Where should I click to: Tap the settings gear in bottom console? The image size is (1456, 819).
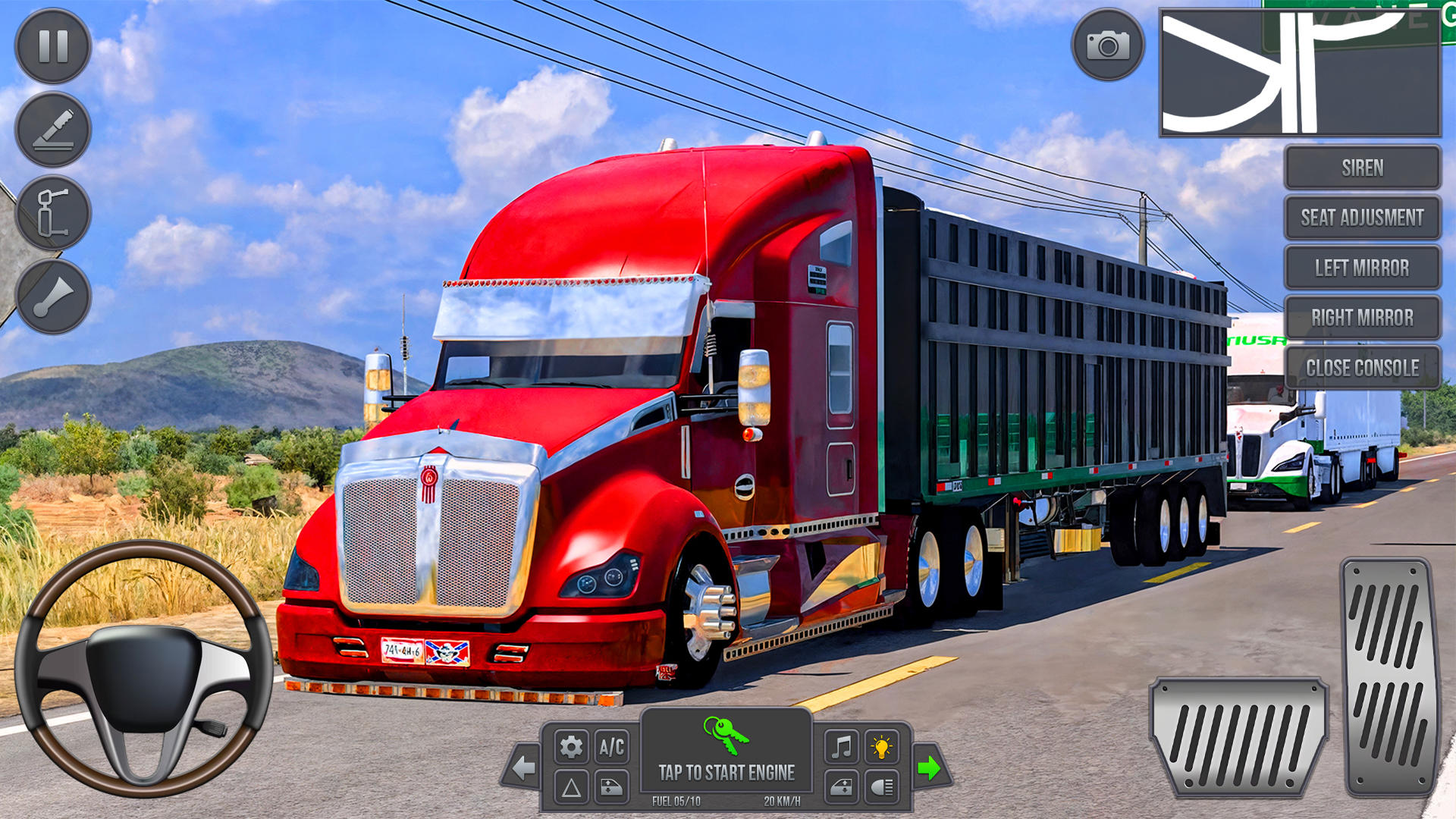click(x=571, y=746)
